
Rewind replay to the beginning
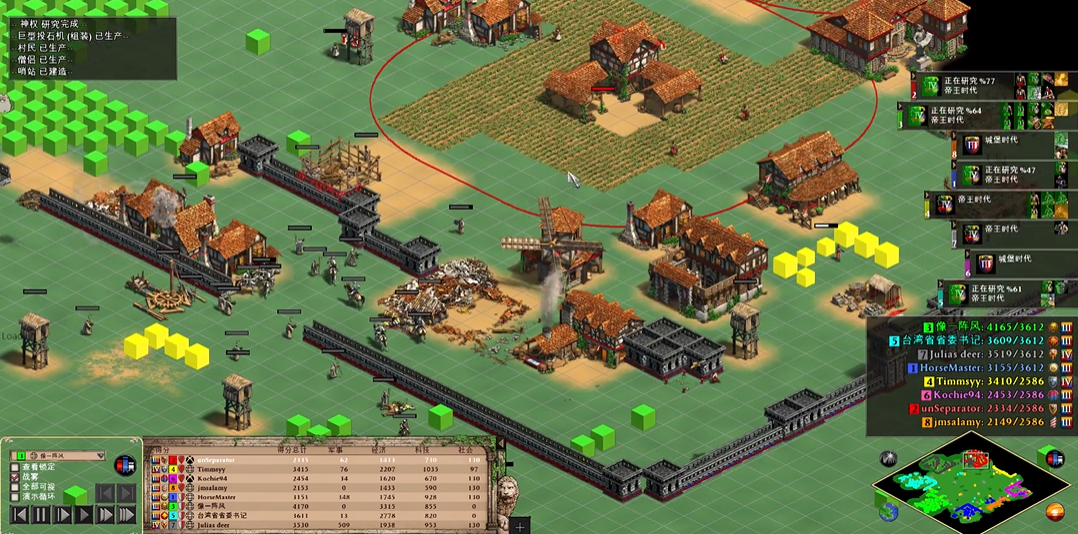[x=18, y=516]
